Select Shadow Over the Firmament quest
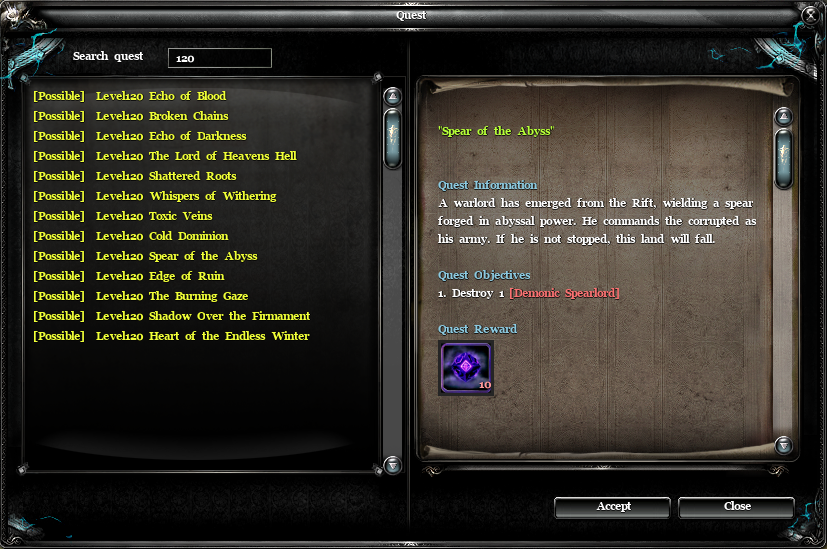Viewport: 827px width, 549px height. 172,316
